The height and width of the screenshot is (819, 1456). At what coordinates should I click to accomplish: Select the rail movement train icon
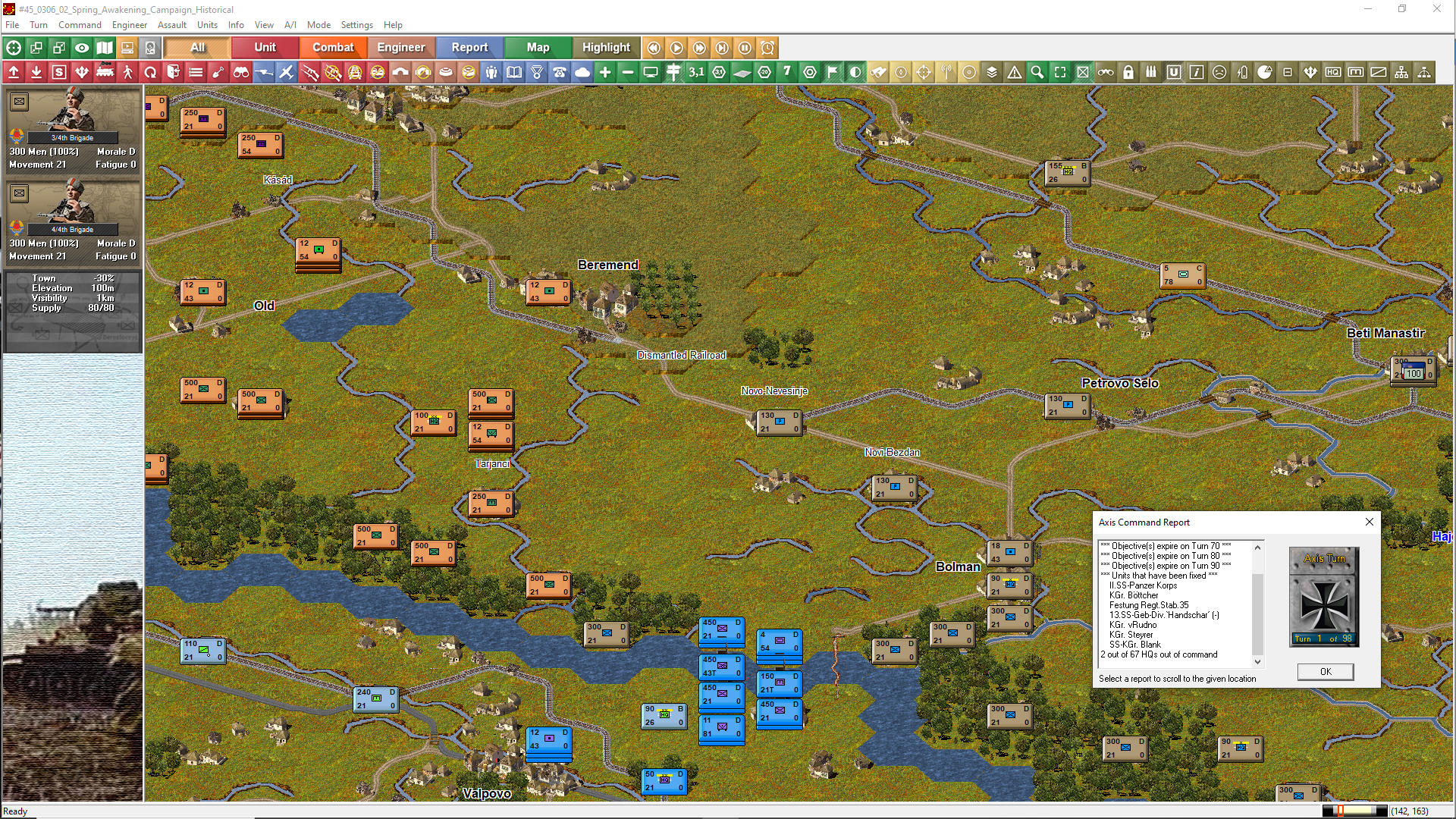[x=105, y=72]
